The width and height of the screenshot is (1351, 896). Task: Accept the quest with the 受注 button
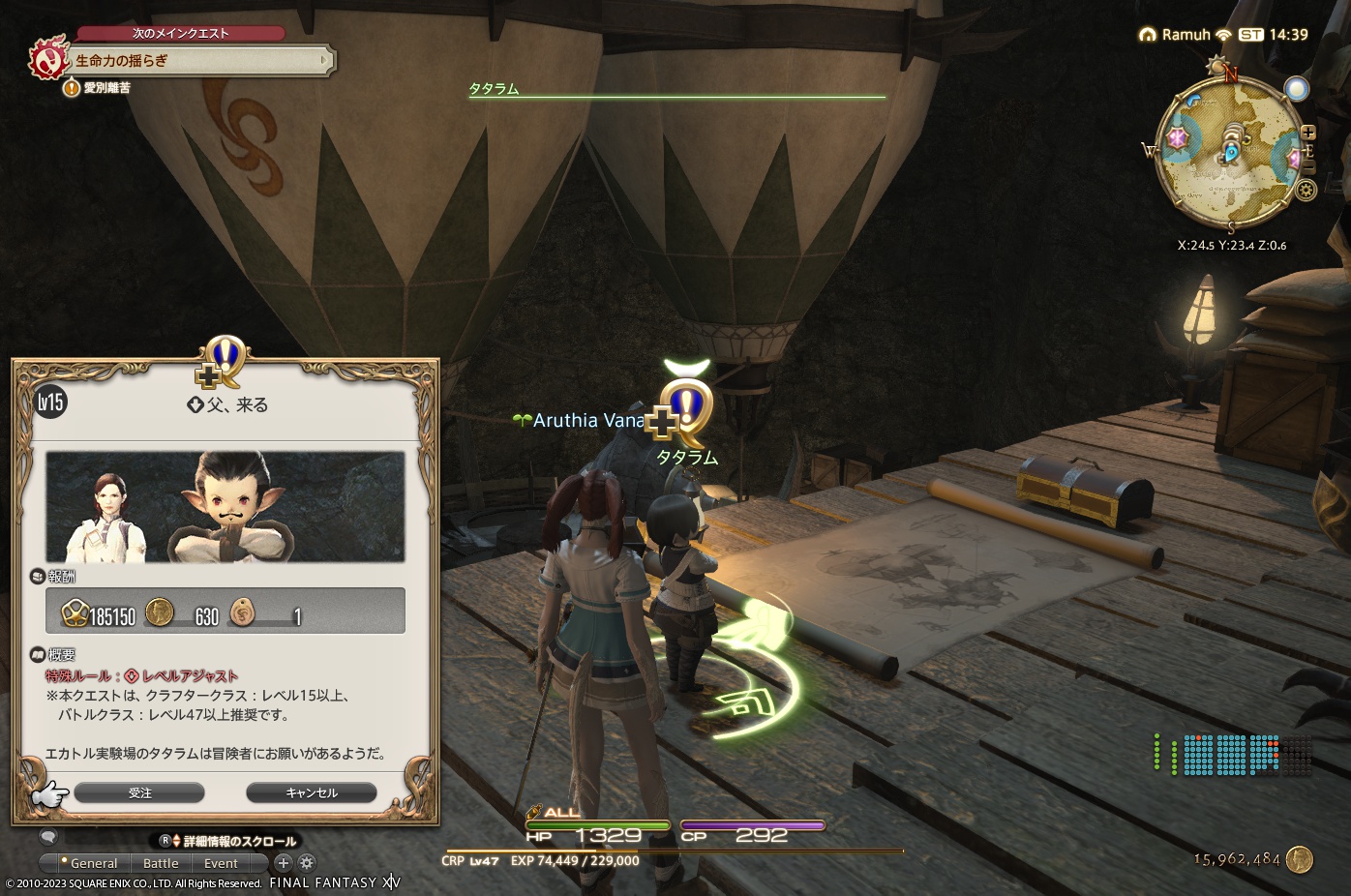(x=141, y=791)
